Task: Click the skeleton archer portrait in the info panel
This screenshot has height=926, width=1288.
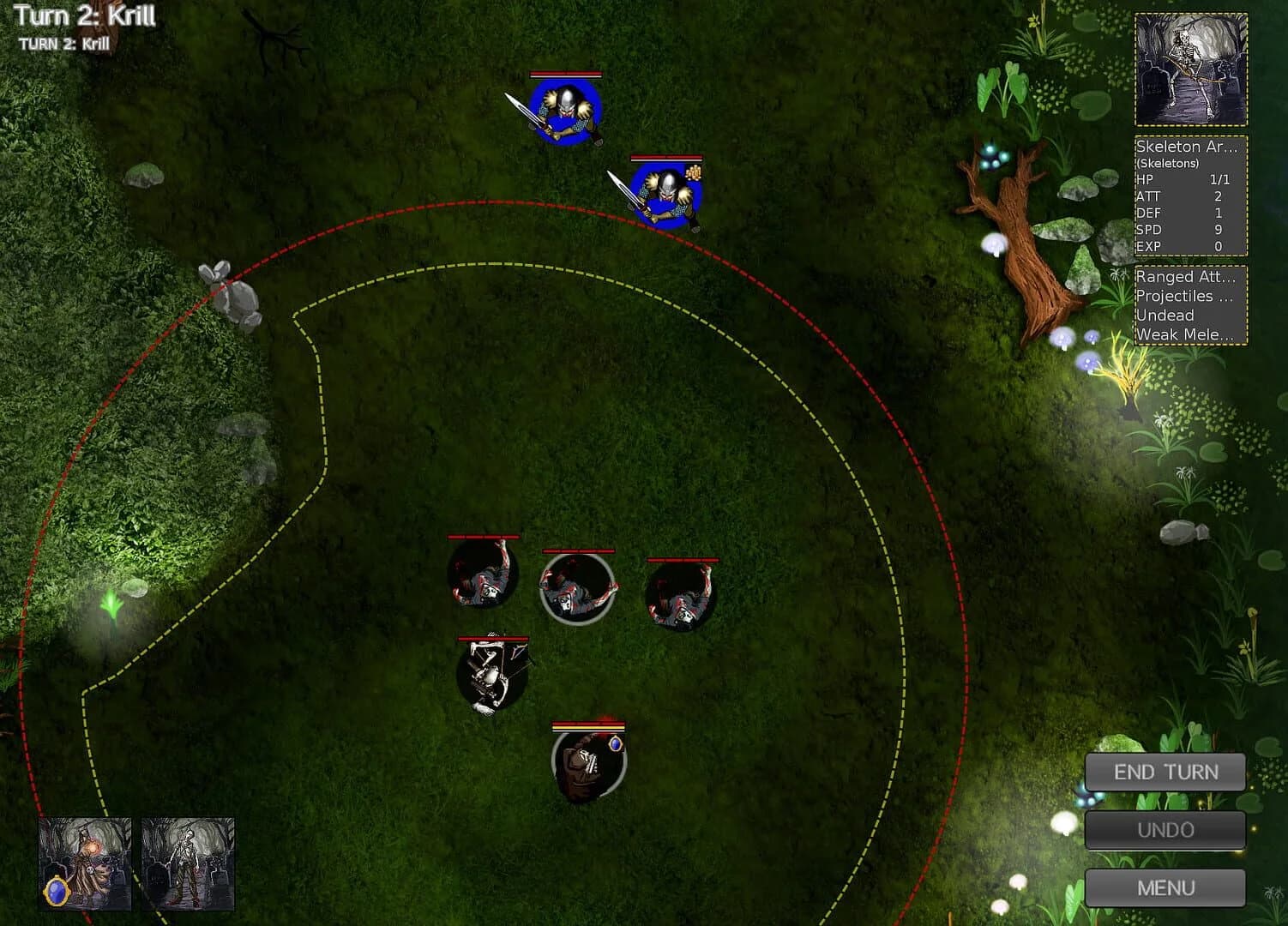Action: click(1190, 69)
